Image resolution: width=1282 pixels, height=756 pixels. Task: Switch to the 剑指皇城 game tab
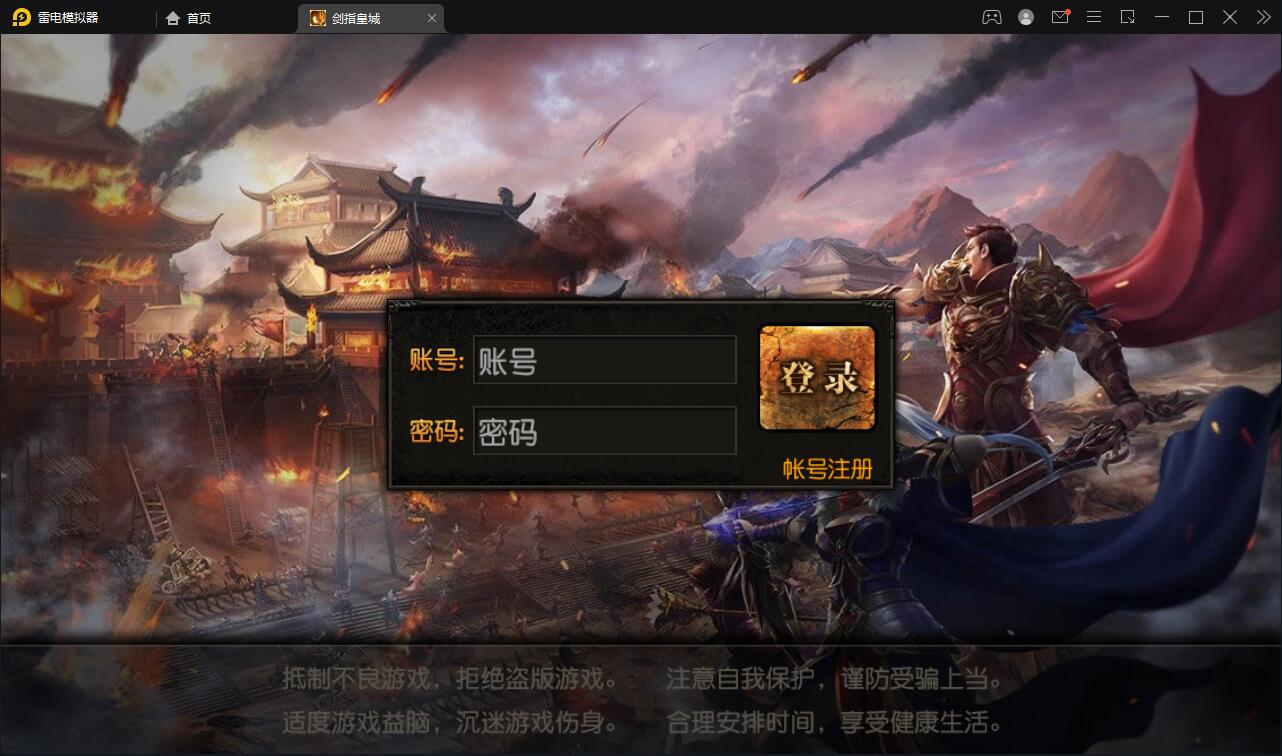[360, 17]
